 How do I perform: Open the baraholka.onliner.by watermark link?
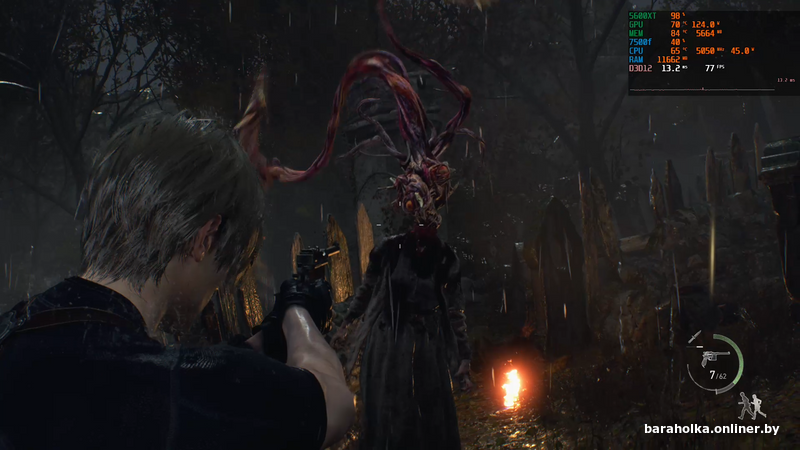click(711, 429)
